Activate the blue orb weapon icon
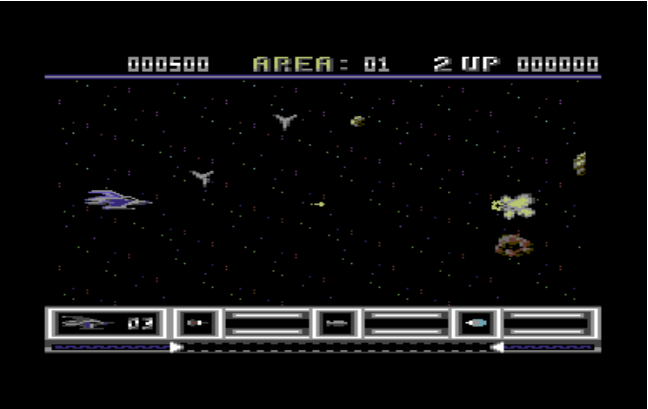Screen dimensions: 648x409 coord(475,323)
